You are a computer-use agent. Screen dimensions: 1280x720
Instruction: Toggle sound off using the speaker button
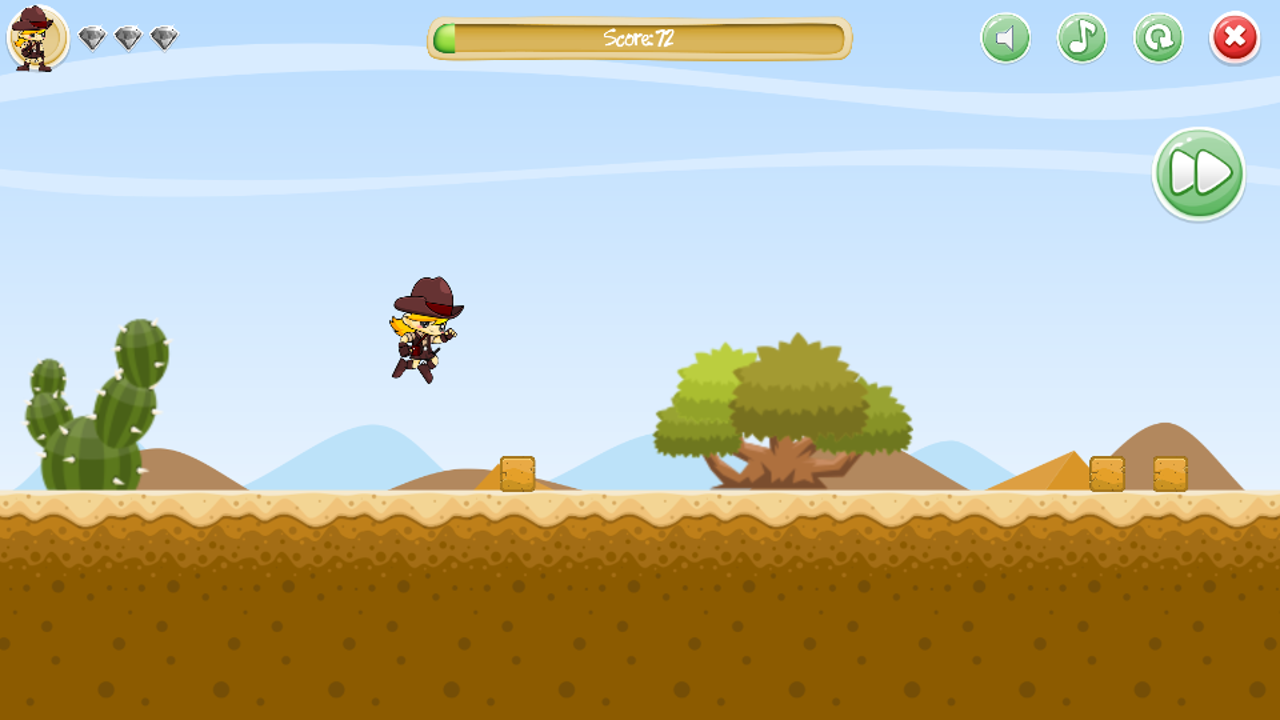tap(1004, 38)
